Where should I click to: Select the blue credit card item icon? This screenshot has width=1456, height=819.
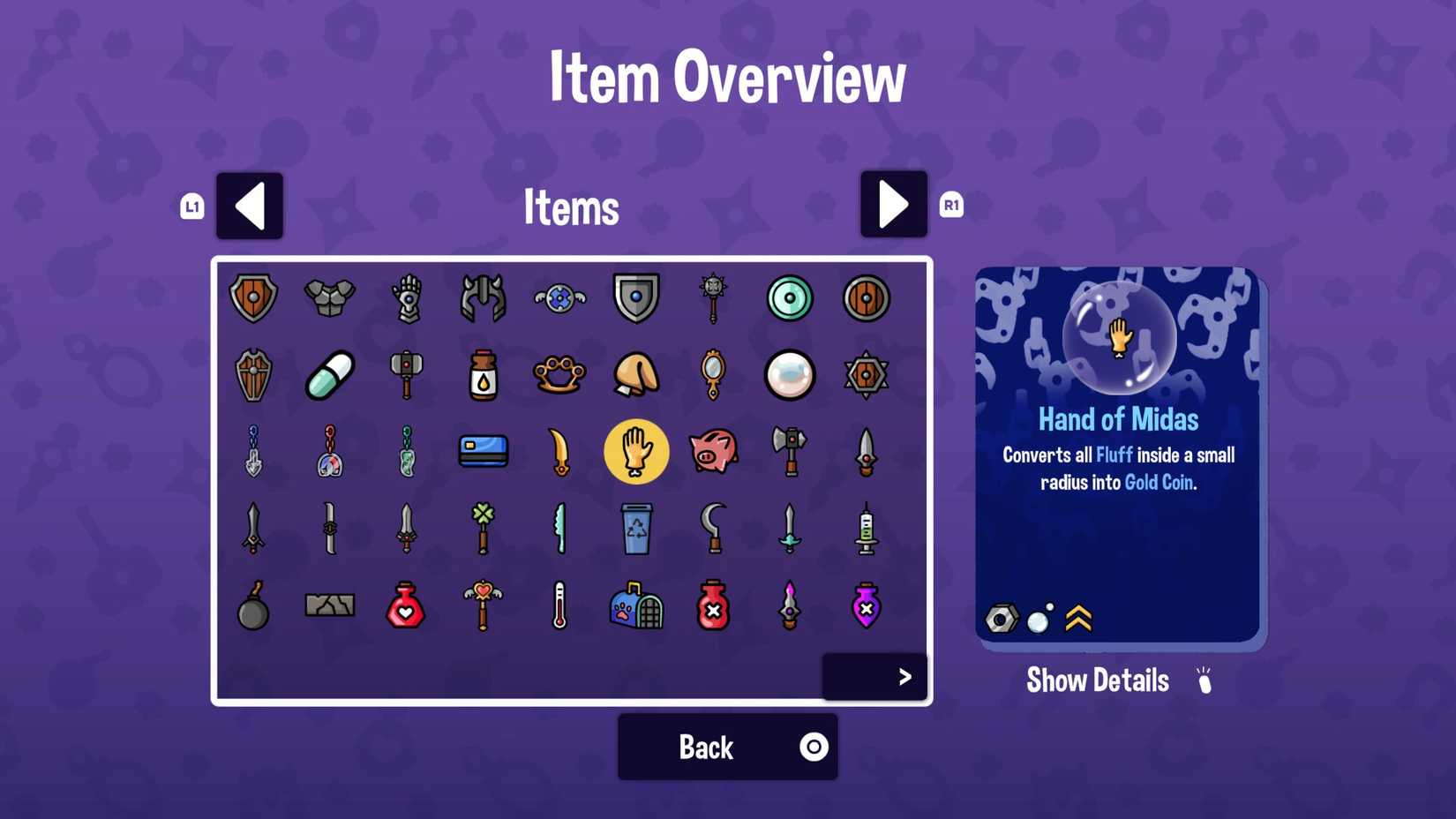pos(484,452)
